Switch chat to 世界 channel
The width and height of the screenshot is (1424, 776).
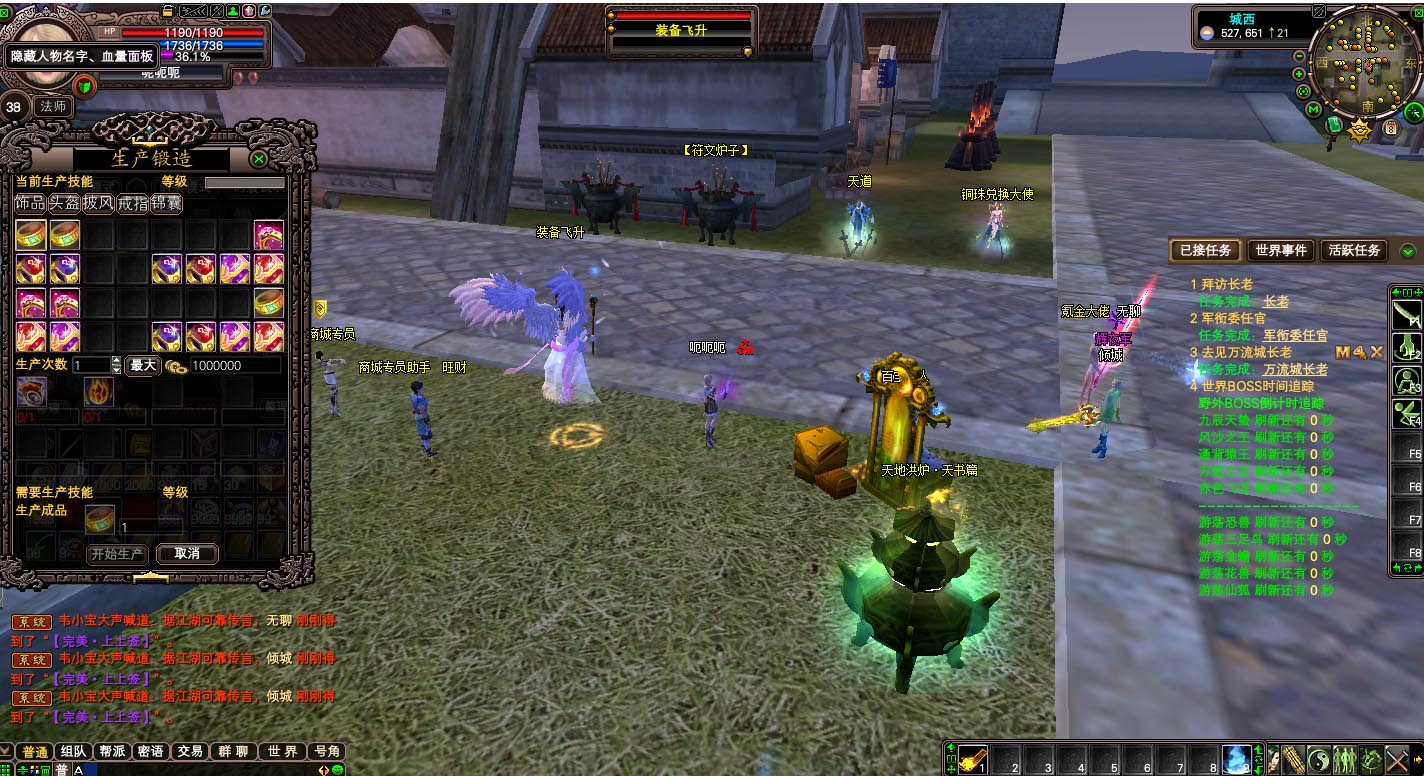(x=283, y=751)
